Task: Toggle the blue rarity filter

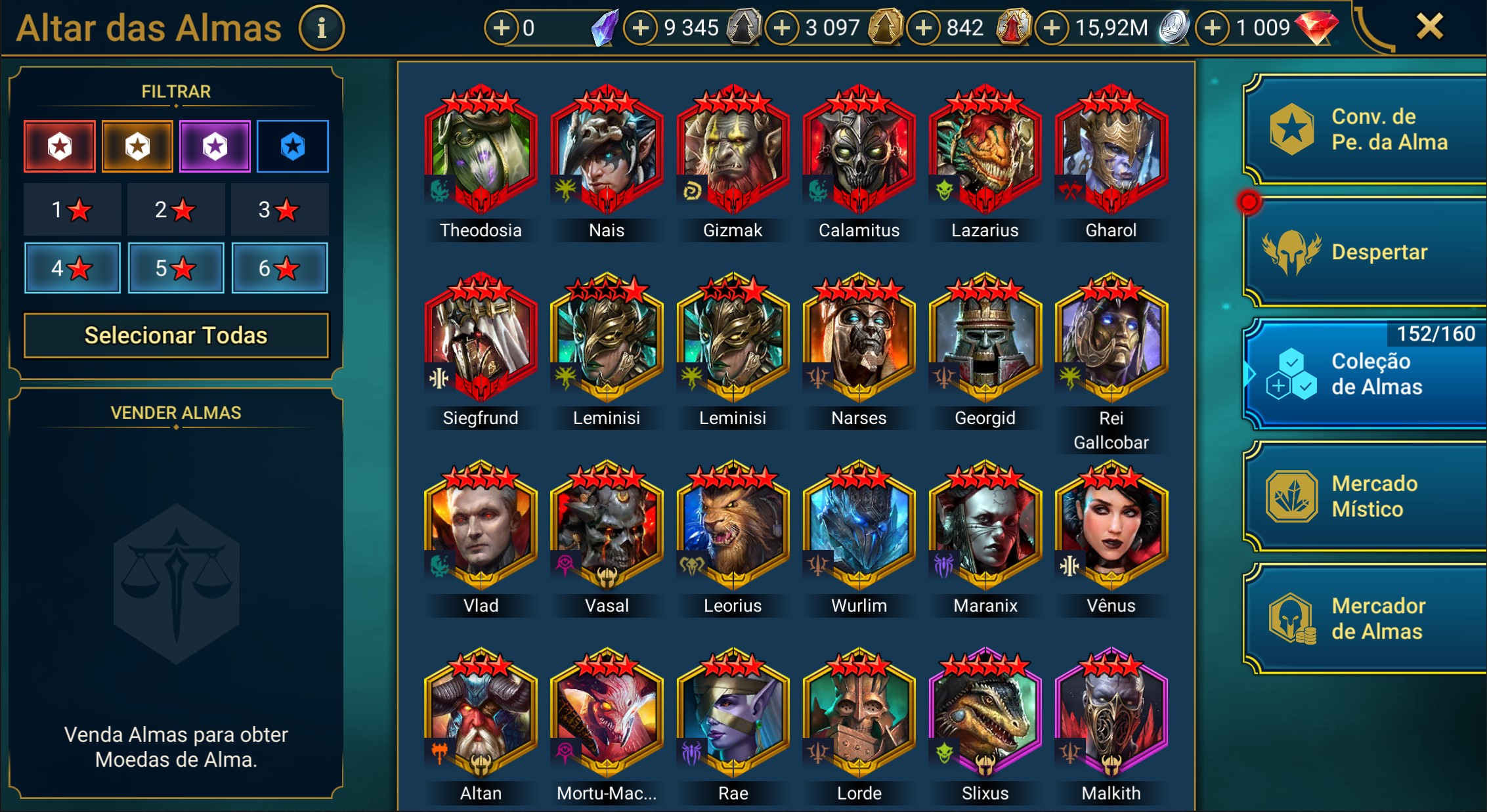Action: (x=293, y=146)
